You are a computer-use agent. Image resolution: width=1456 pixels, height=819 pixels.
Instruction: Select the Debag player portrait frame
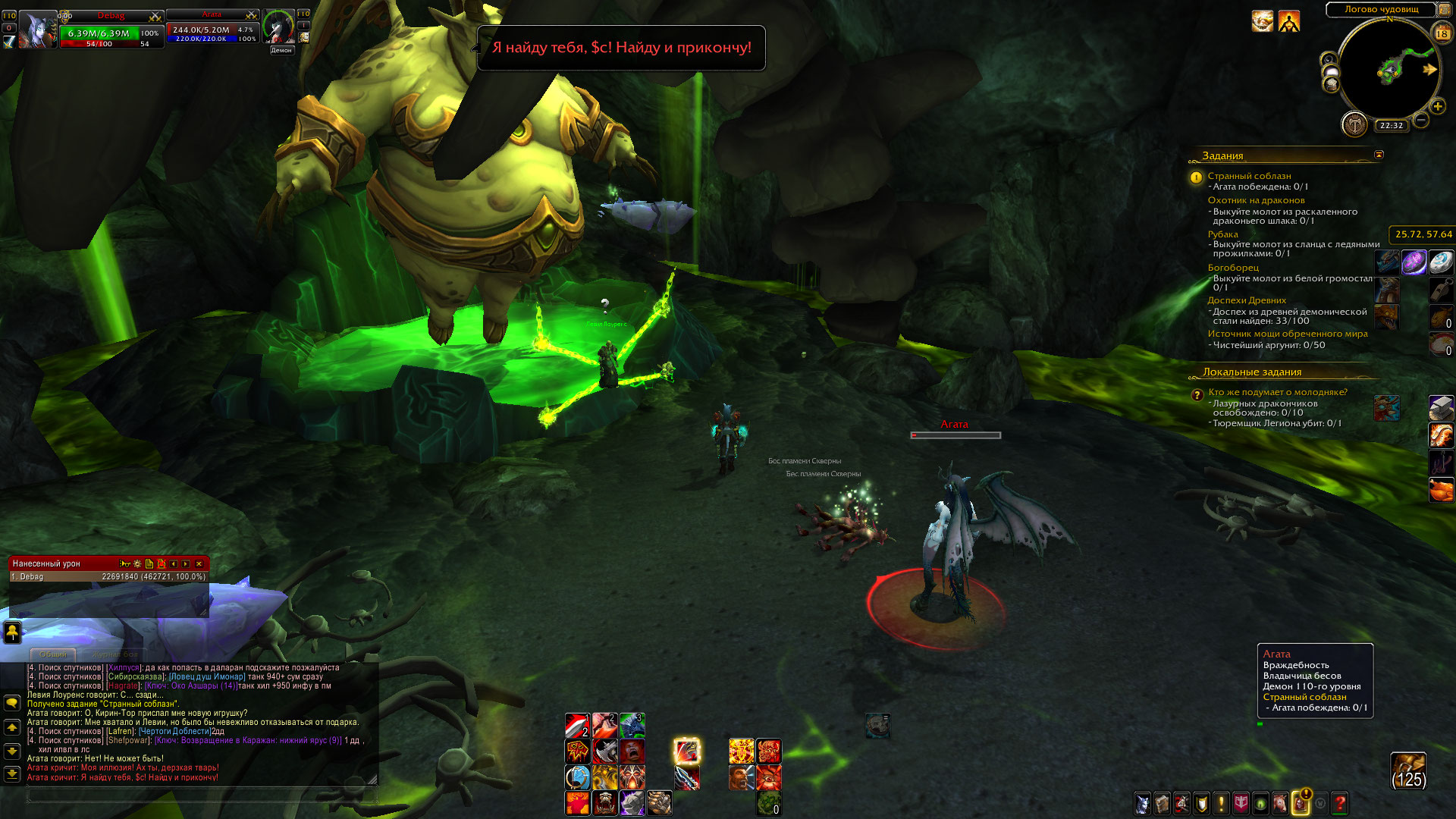pyautogui.click(x=38, y=31)
